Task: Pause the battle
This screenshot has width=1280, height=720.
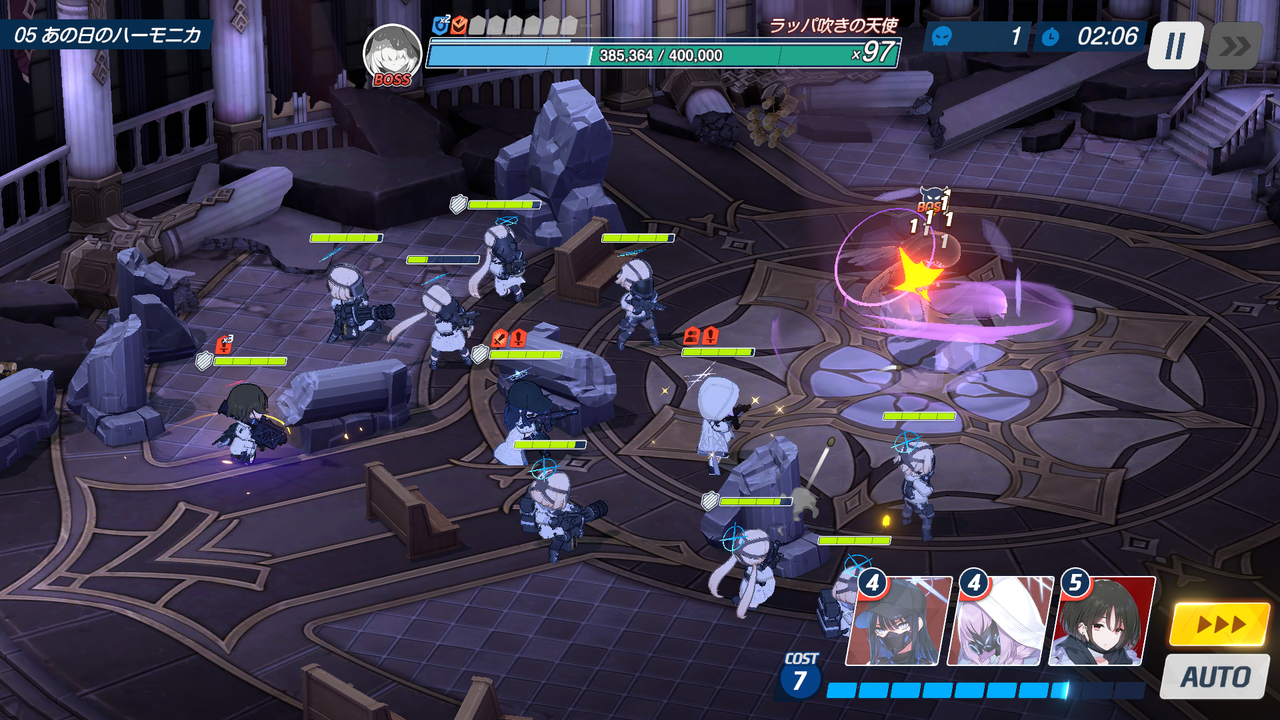Action: click(1175, 45)
